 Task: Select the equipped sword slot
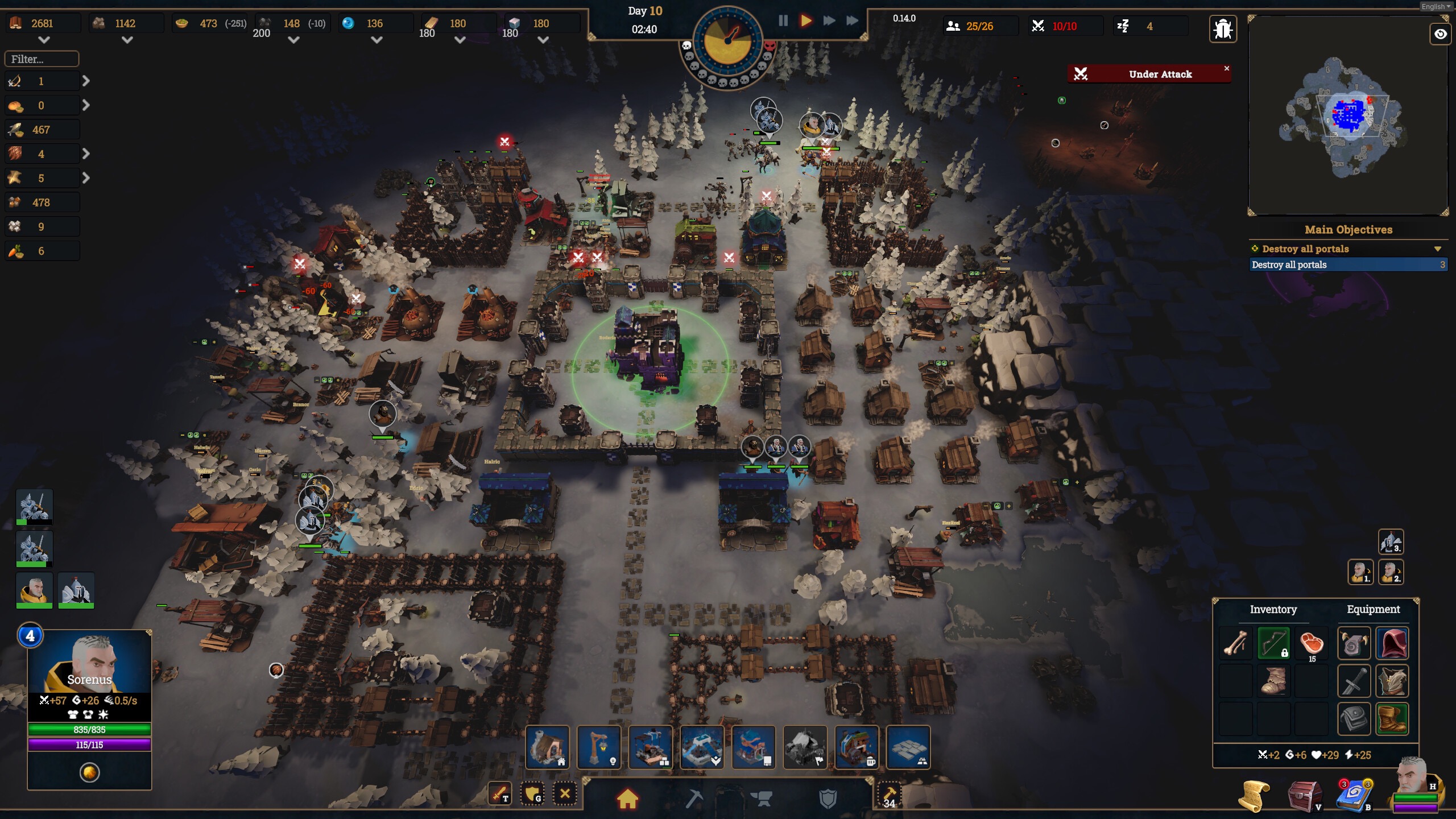tap(1354, 681)
